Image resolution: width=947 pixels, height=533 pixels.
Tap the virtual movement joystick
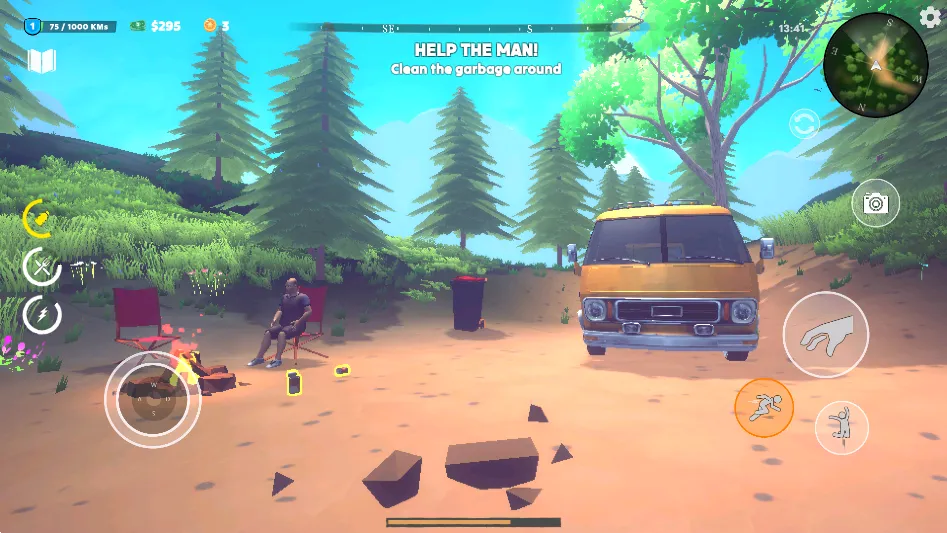coord(153,399)
